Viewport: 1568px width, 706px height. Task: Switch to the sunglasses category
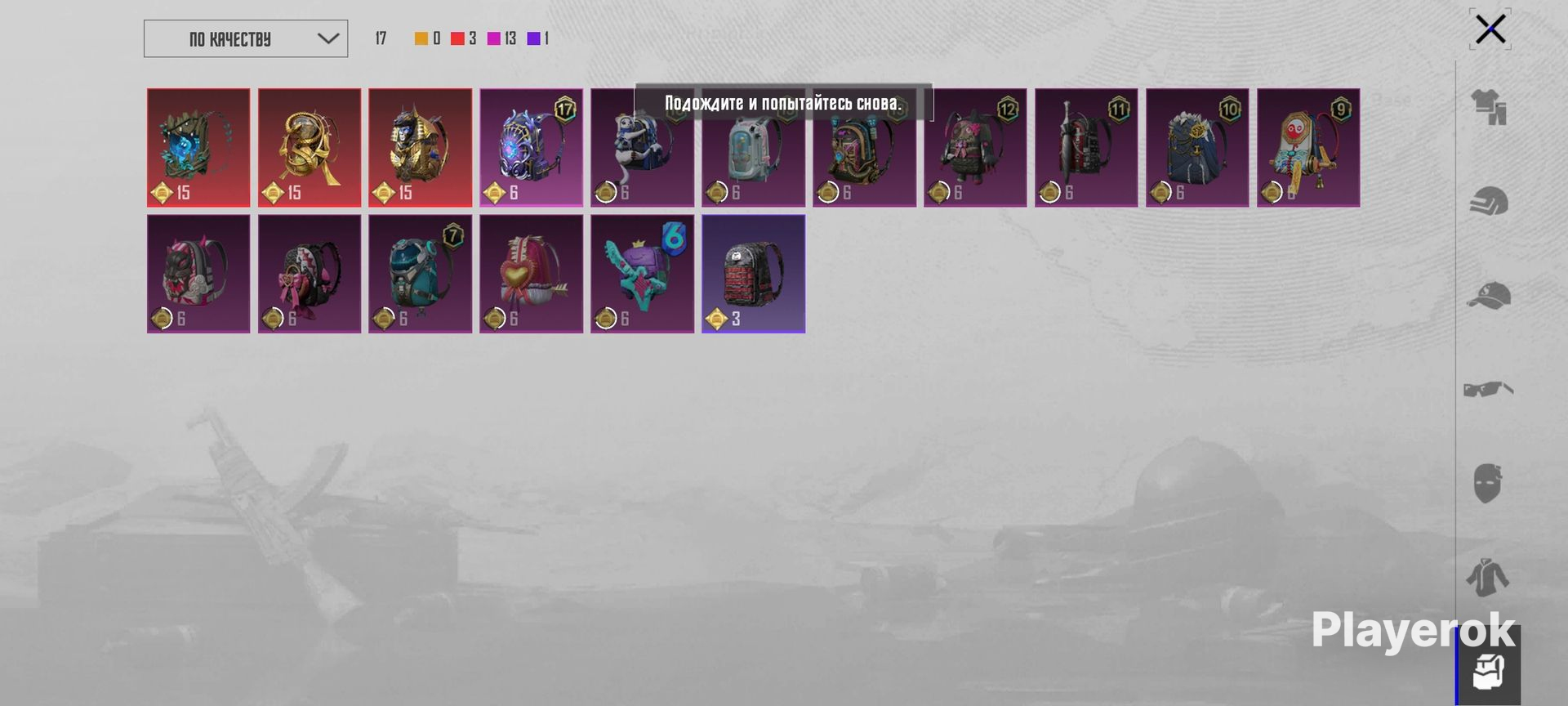pos(1489,389)
